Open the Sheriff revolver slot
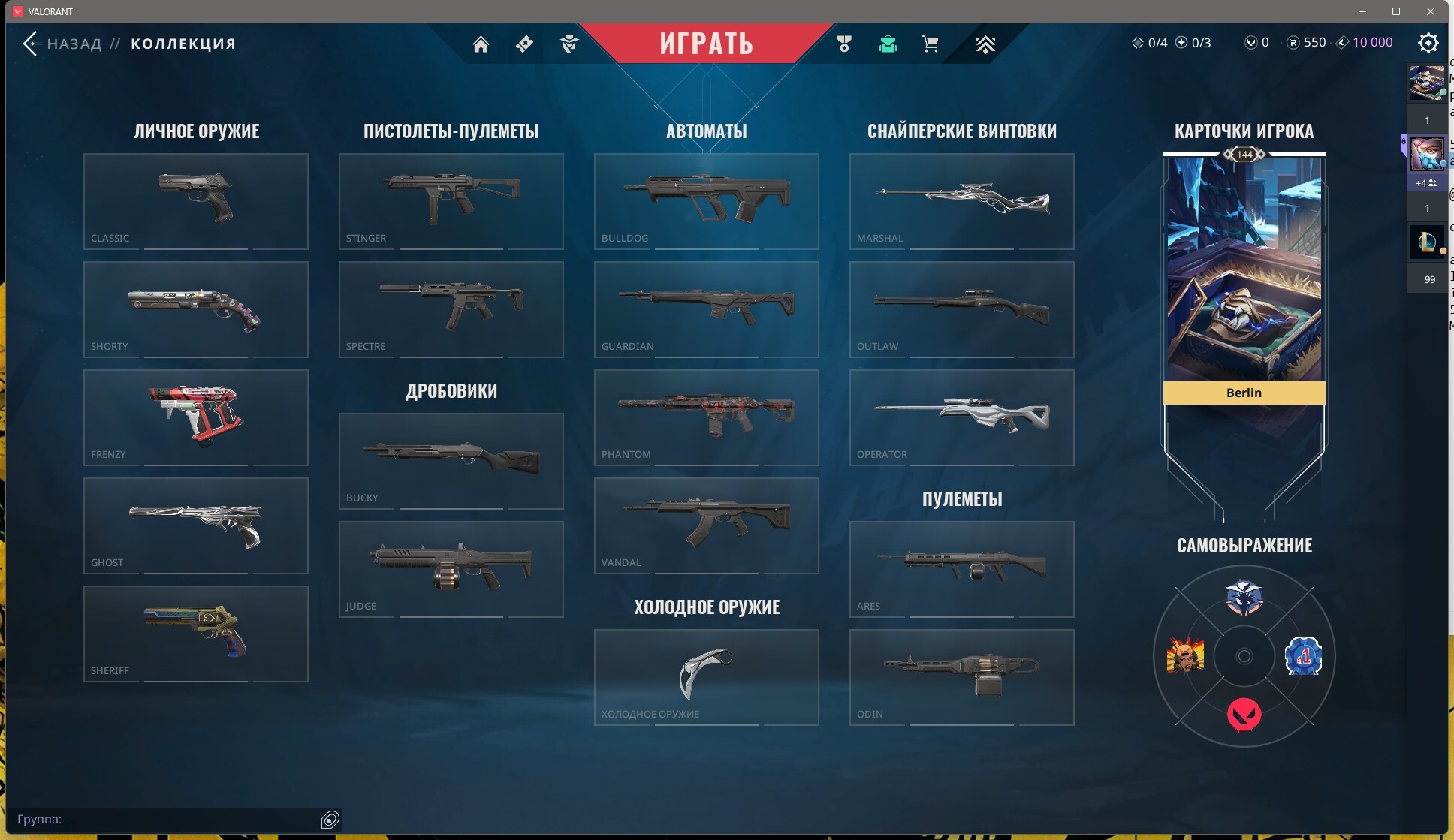Image resolution: width=1454 pixels, height=840 pixels. click(196, 634)
